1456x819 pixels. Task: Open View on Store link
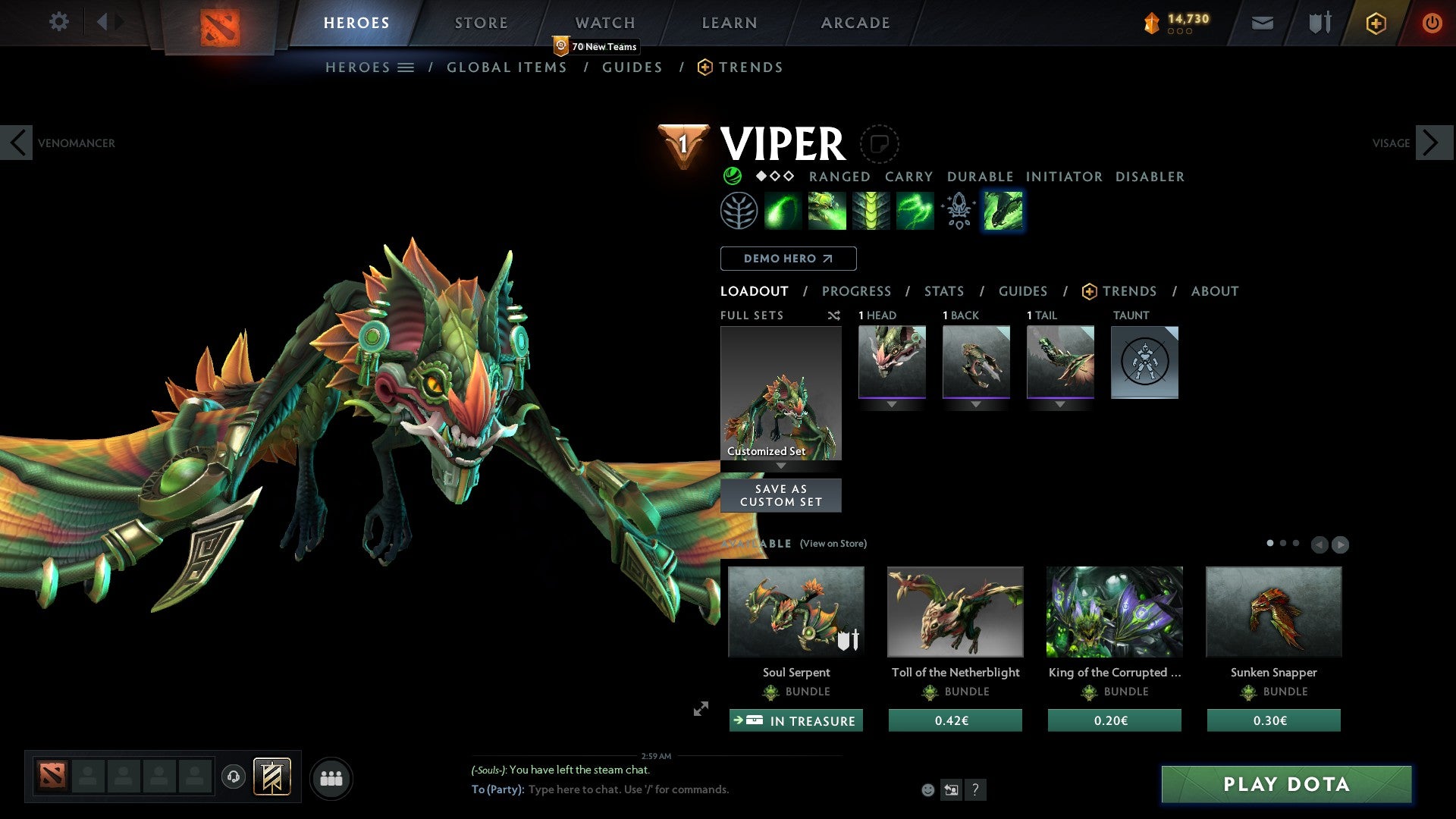832,544
